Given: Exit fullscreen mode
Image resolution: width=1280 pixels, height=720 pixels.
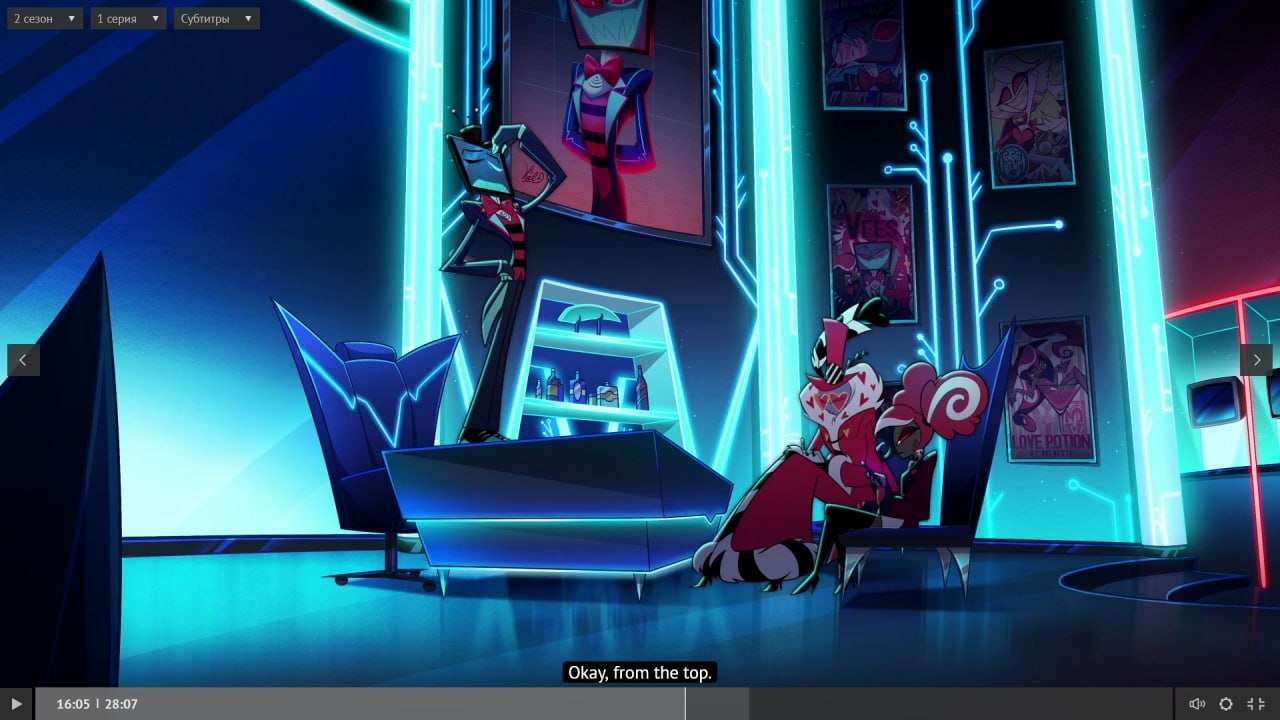Looking at the screenshot, I should point(1257,704).
